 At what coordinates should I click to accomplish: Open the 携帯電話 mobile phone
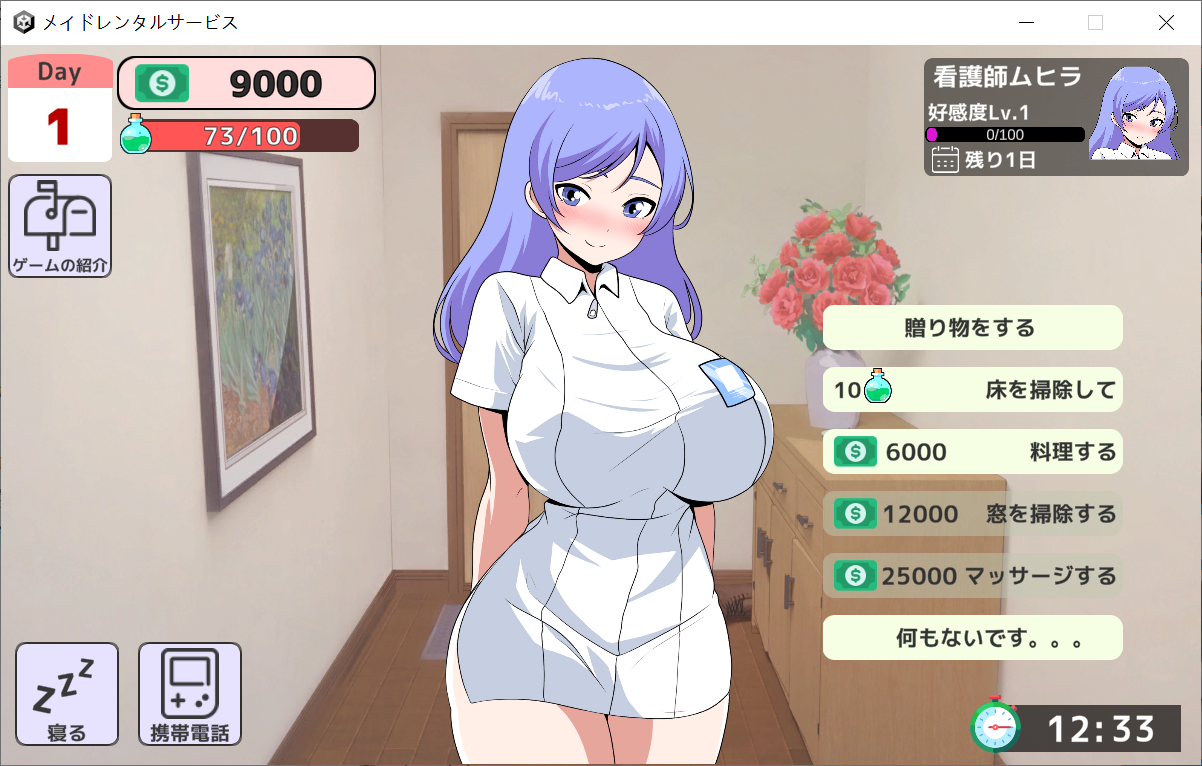(190, 694)
